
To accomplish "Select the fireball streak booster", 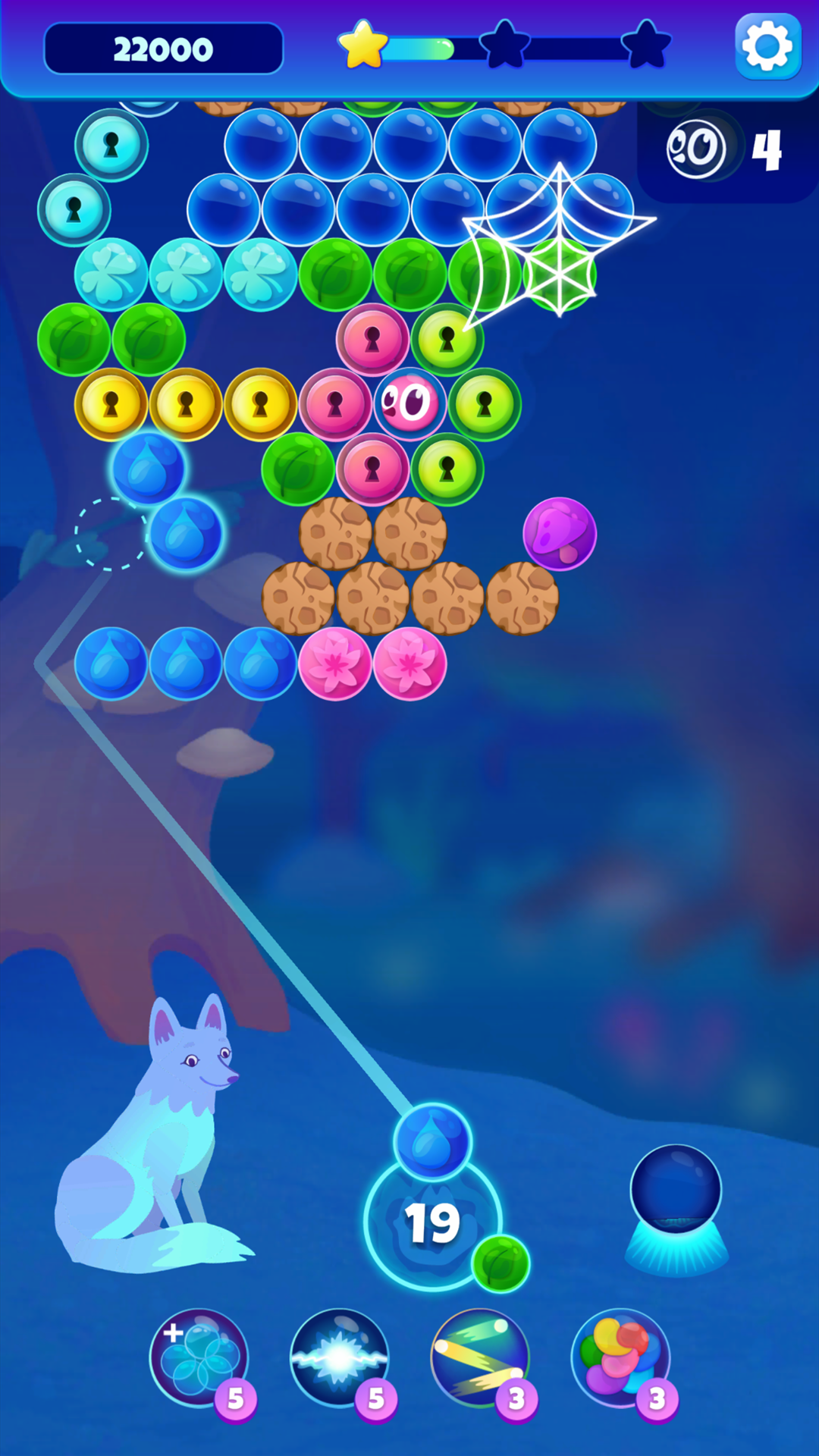I will pos(479,1357).
